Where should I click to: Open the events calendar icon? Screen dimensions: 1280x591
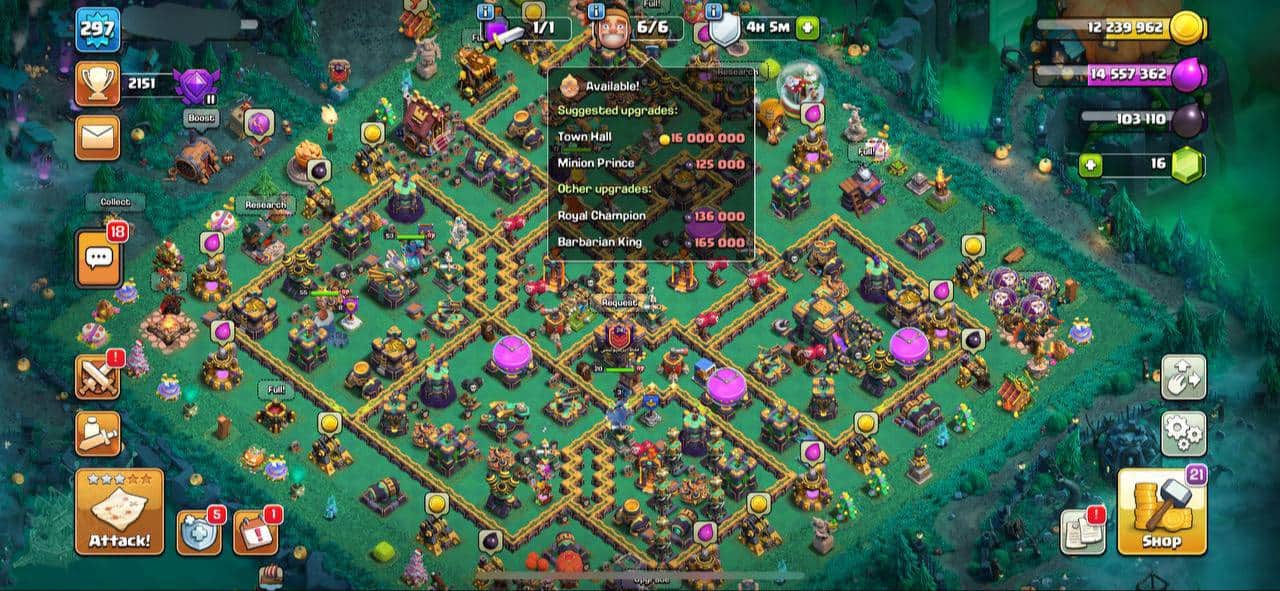coord(255,532)
